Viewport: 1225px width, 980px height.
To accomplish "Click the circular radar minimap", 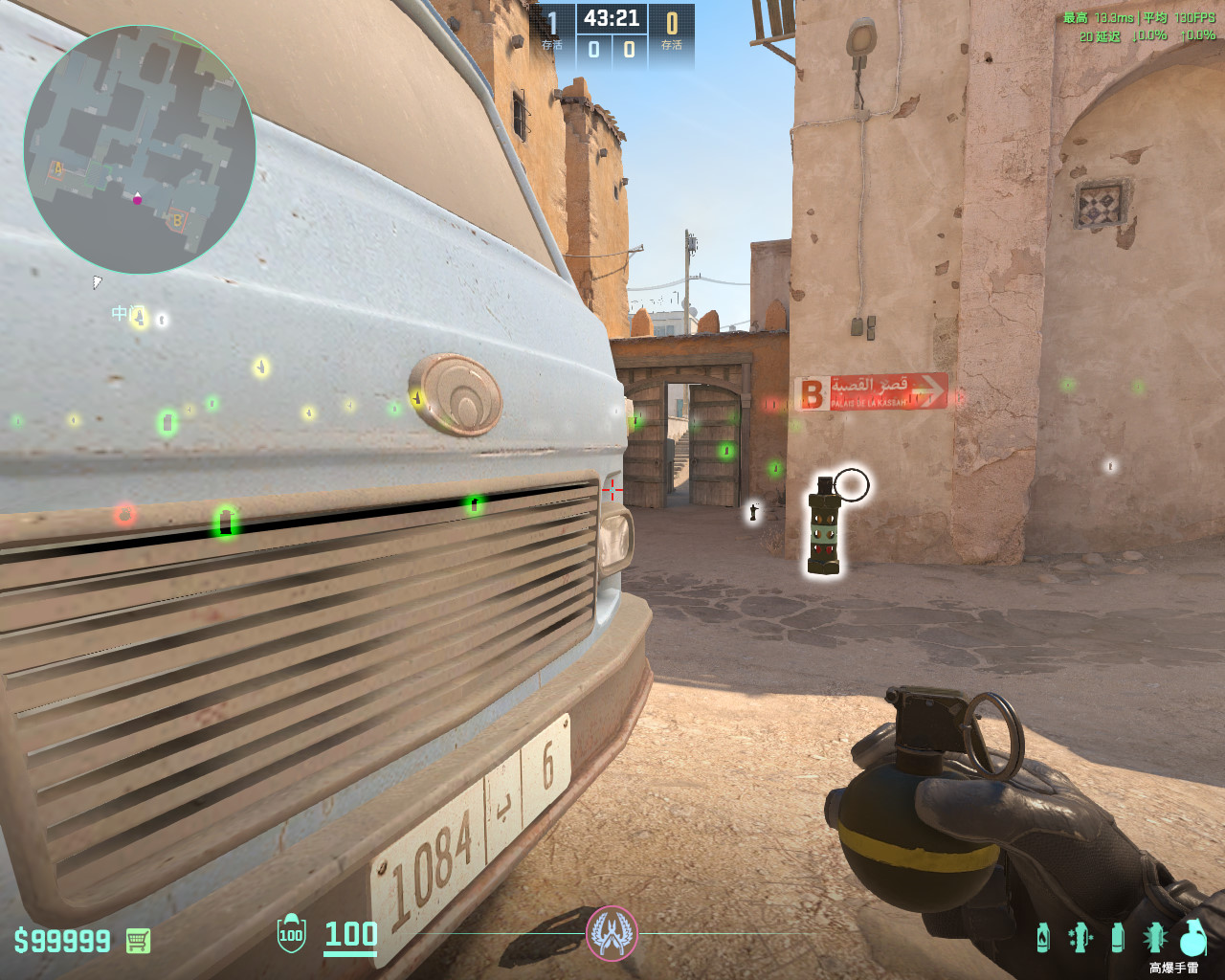I will click(x=140, y=150).
